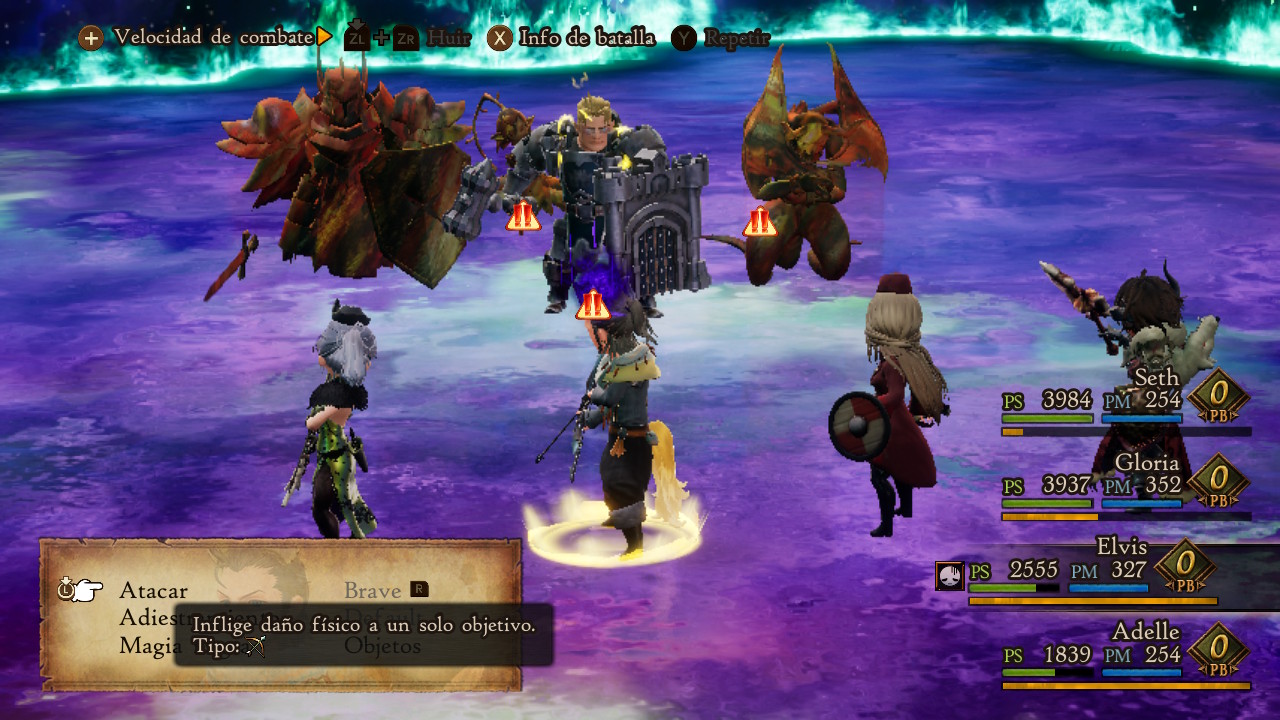Image resolution: width=1280 pixels, height=720 pixels.
Task: Select Elvis's party status row
Action: [1093, 572]
